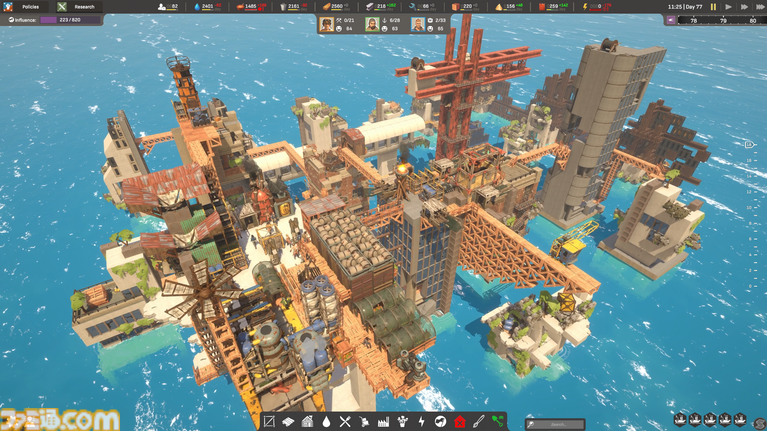767x431 pixels.
Task: Click the purple arrow on the day timeline
Action: (670, 19)
